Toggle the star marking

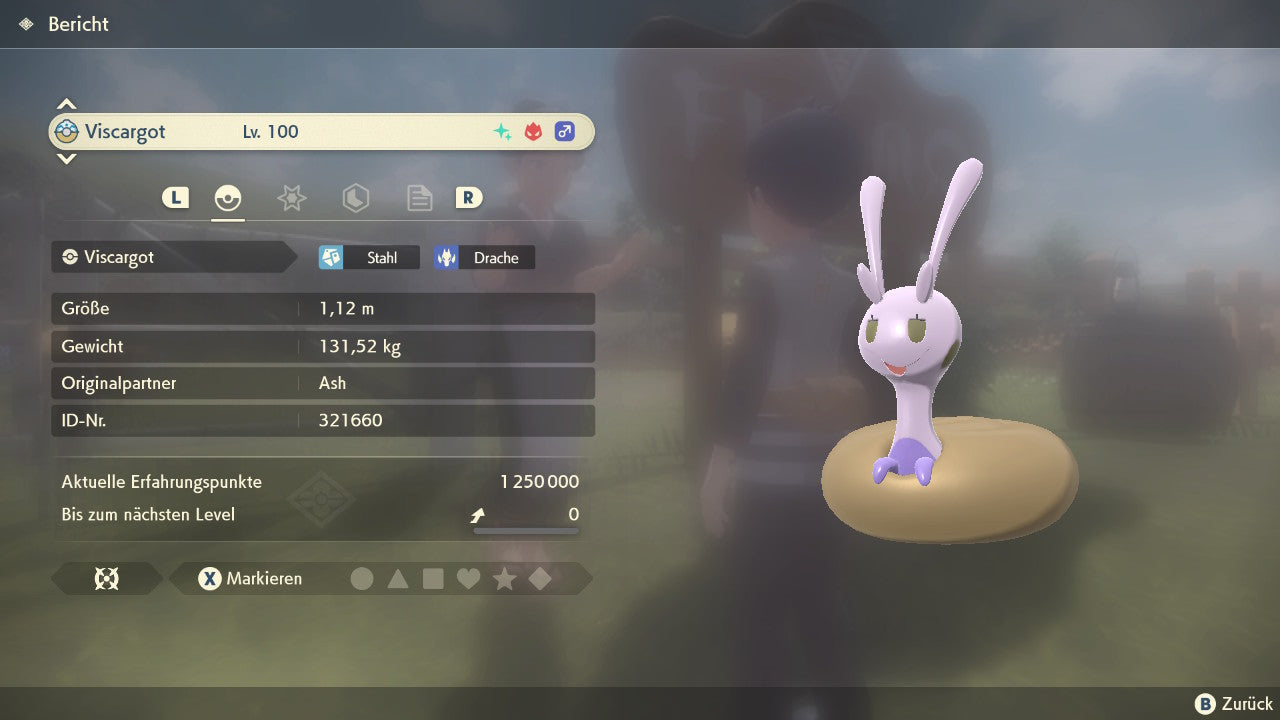505,578
